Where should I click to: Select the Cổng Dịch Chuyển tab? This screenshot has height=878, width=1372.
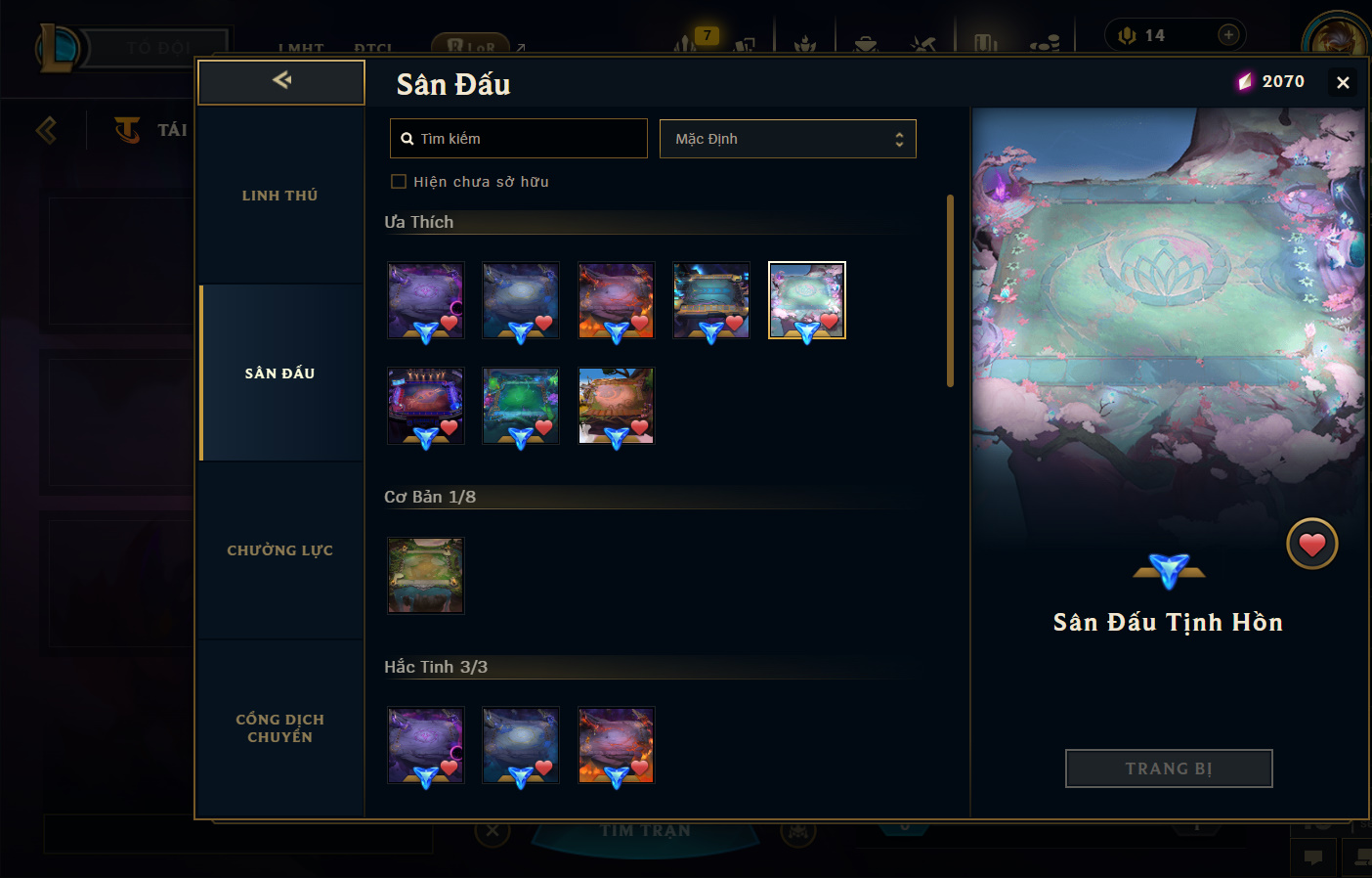(280, 728)
